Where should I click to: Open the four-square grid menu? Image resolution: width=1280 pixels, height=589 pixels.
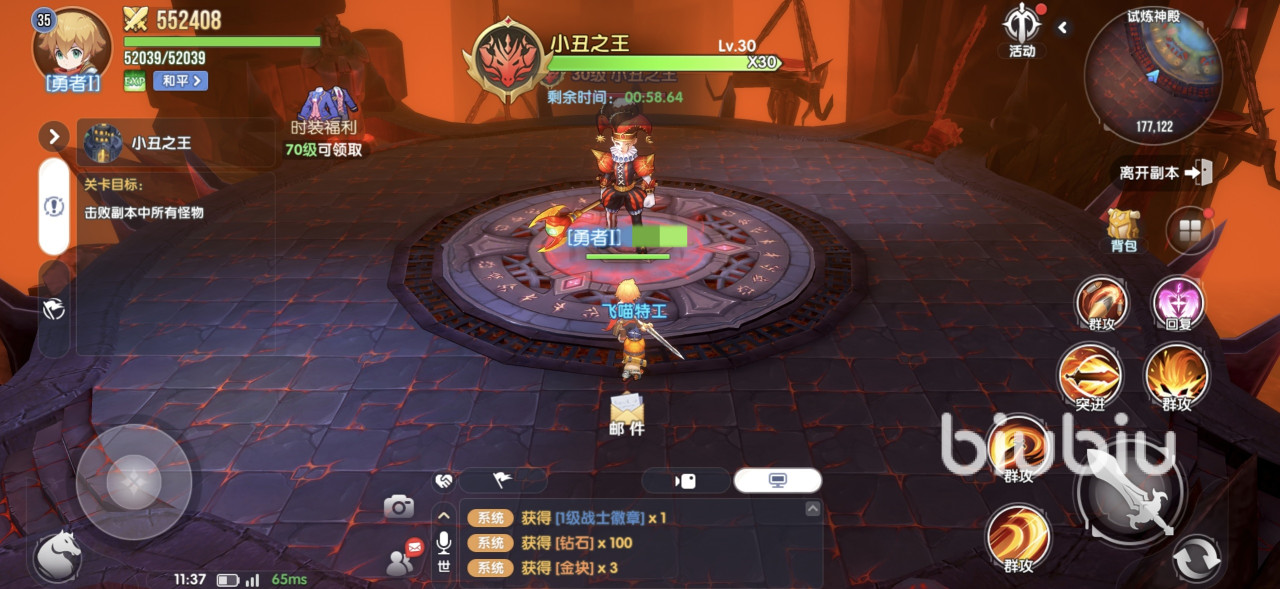point(1190,231)
